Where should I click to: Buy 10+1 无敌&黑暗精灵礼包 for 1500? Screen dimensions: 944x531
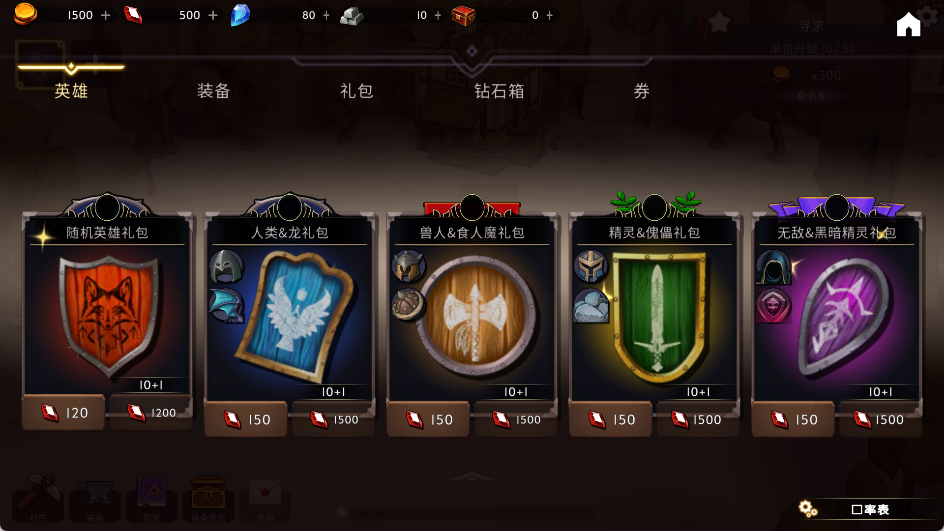pos(880,420)
